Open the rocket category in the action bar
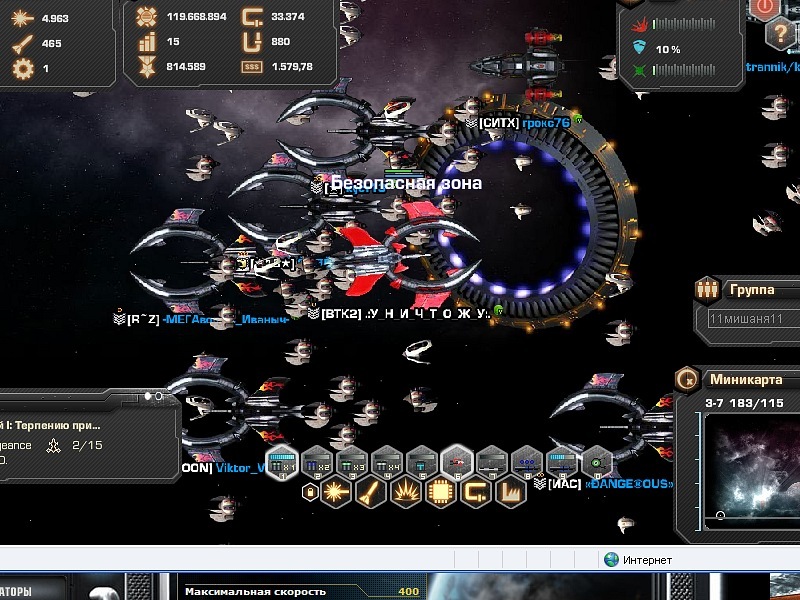The image size is (800, 600). pyautogui.click(x=370, y=492)
